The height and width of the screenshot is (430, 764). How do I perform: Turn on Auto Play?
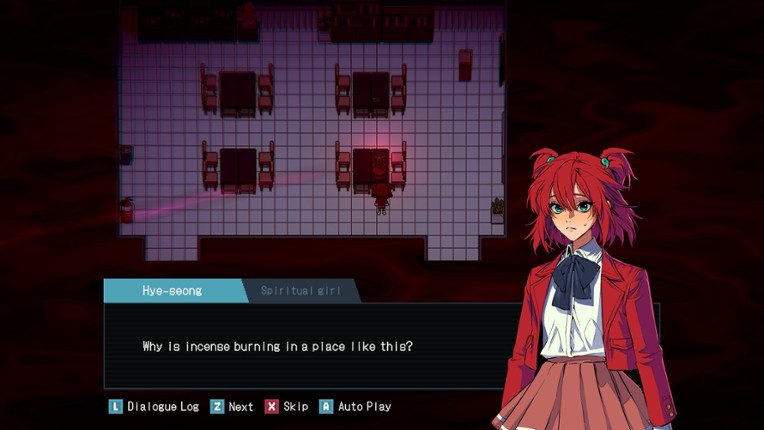pos(355,407)
